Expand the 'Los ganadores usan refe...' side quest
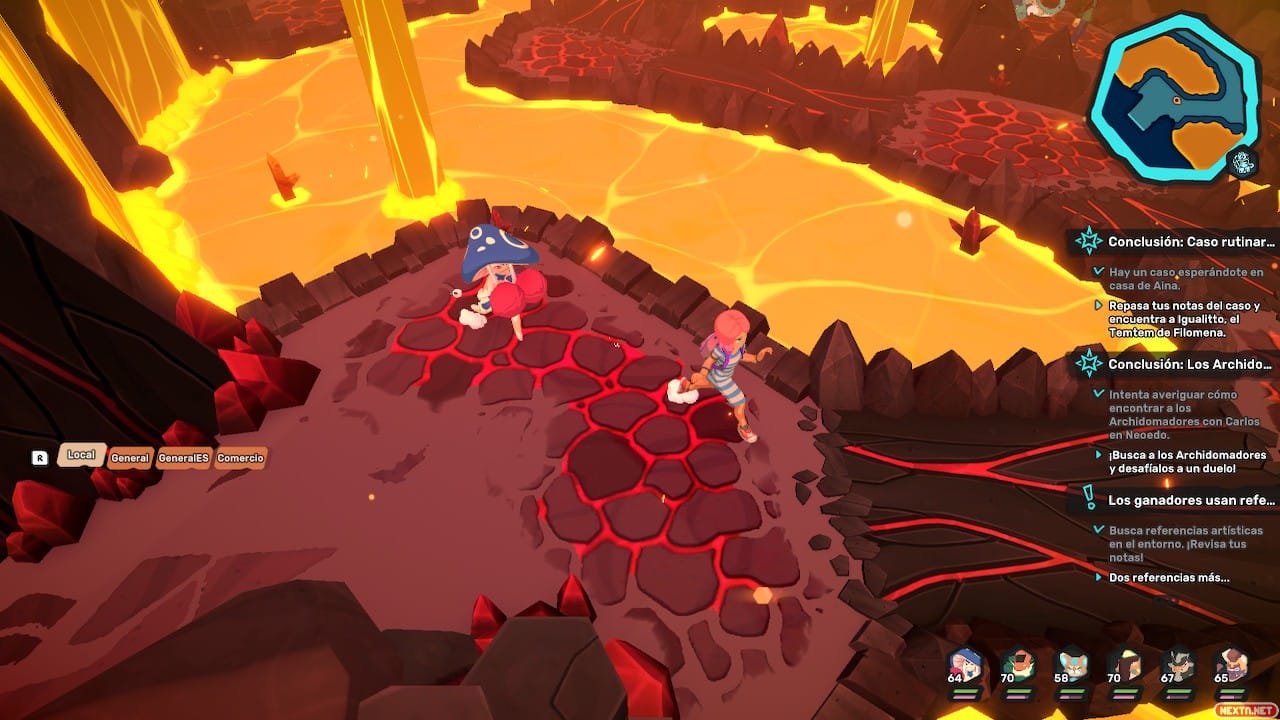The image size is (1280, 720). [1191, 500]
